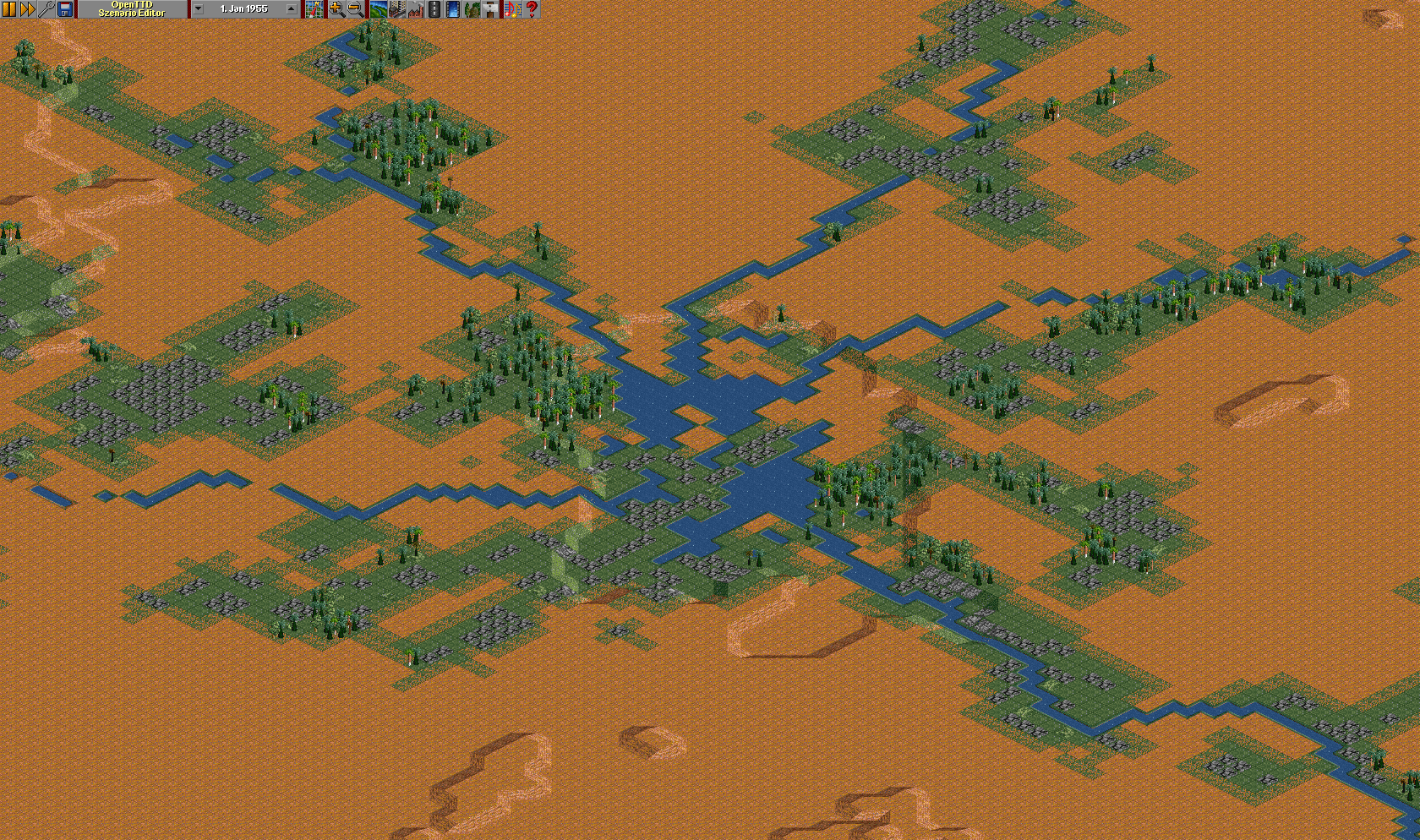
Task: Select the road construction tool
Action: point(434,9)
